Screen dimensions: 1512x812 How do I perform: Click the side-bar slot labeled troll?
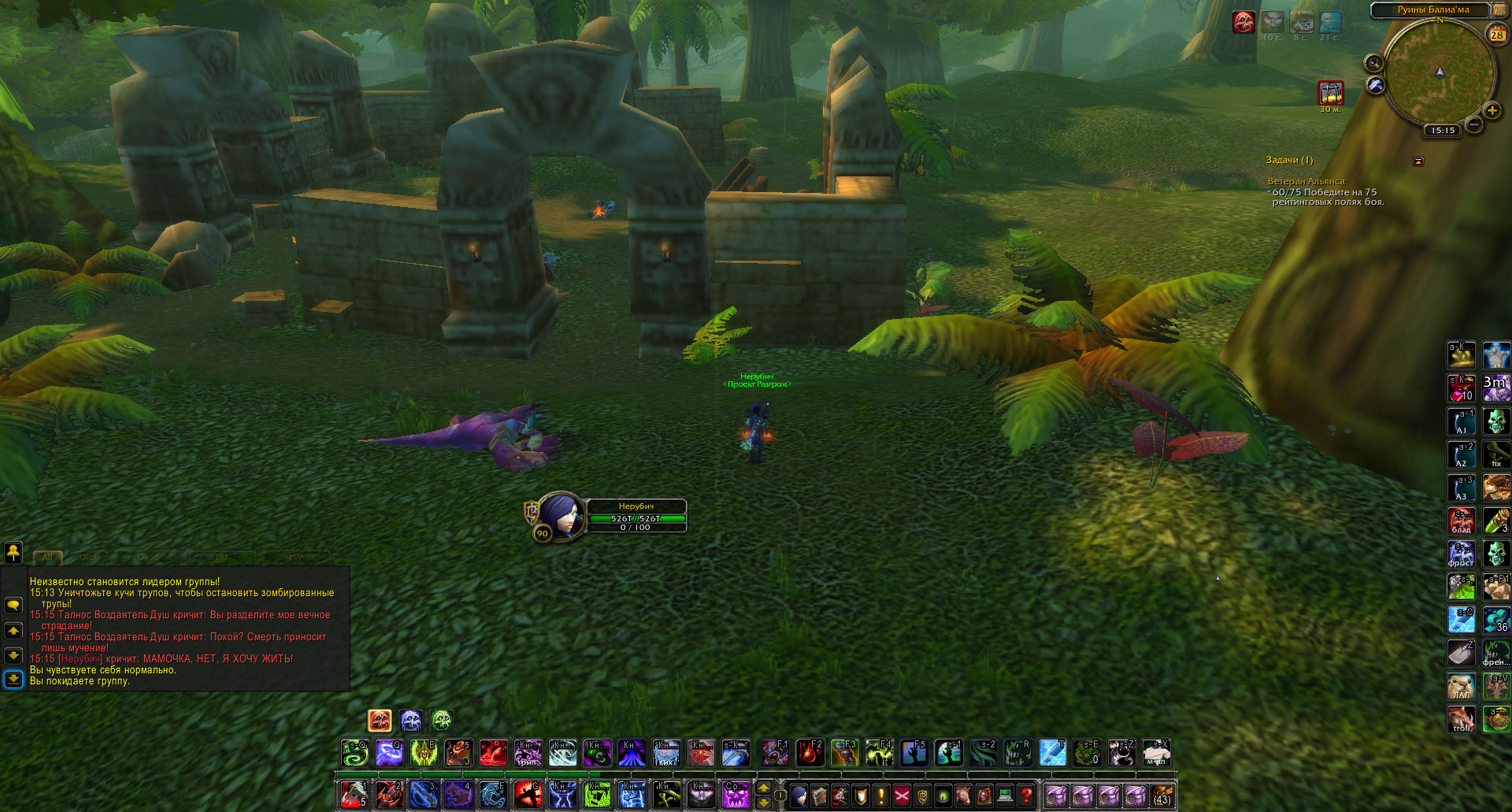click(1462, 719)
